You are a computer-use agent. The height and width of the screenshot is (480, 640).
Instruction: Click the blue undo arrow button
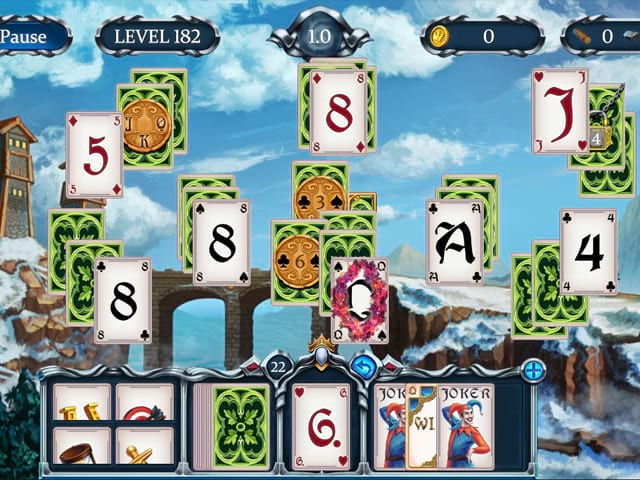click(x=362, y=365)
